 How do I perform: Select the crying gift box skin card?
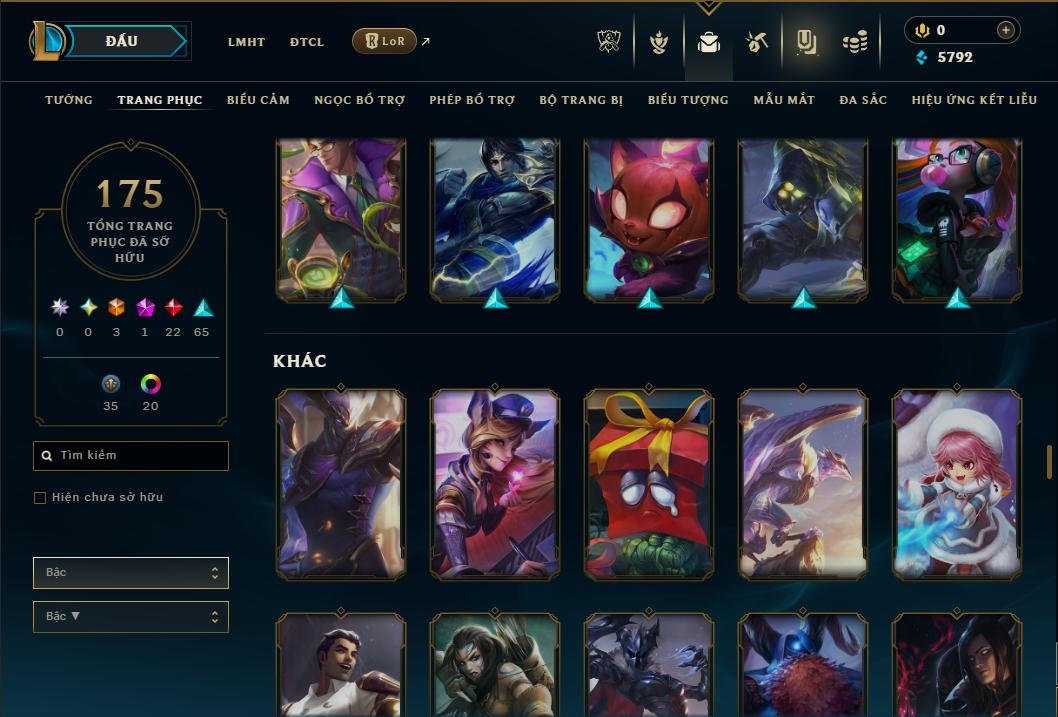pos(649,484)
